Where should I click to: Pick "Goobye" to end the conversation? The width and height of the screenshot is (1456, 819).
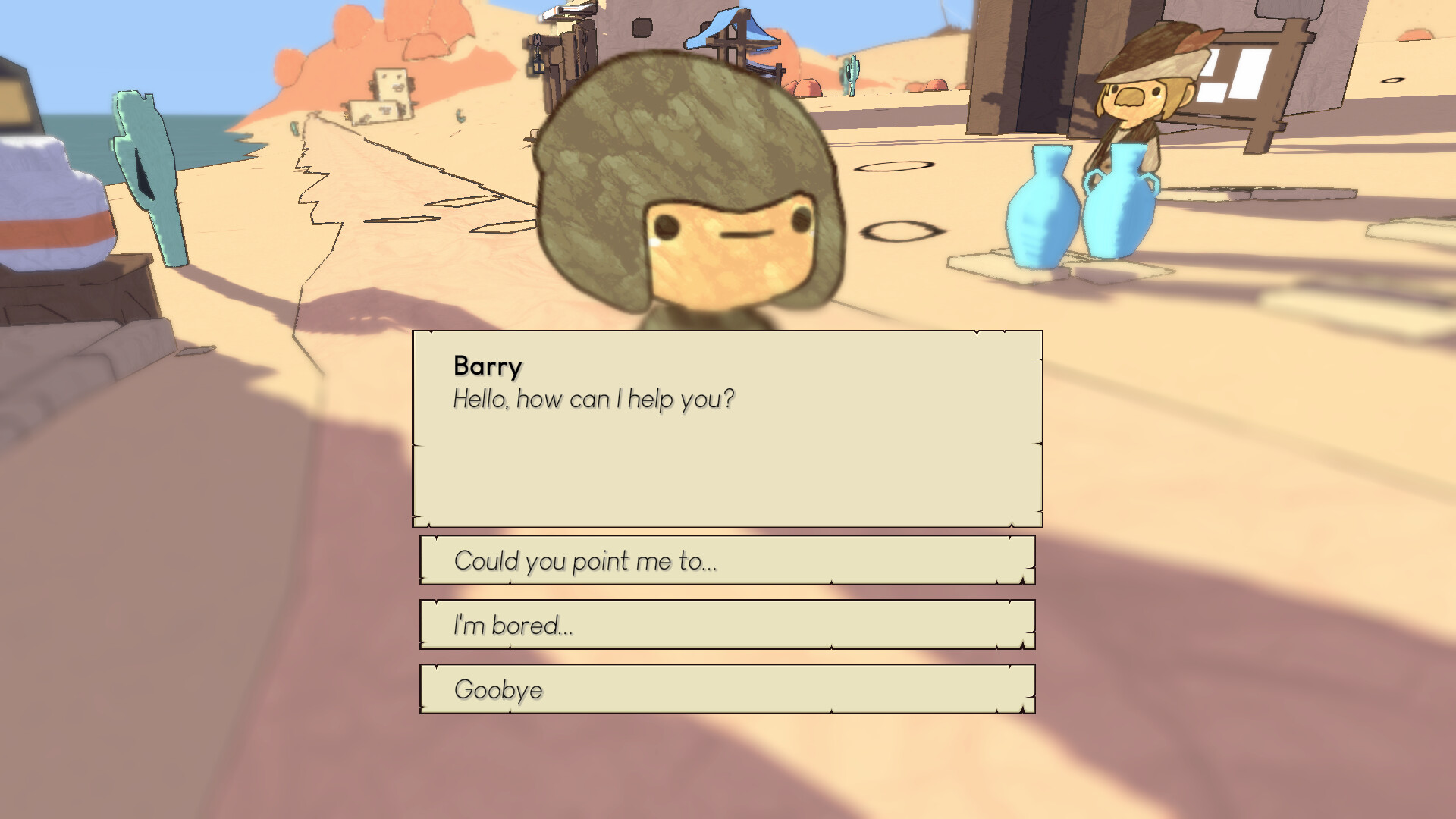point(726,689)
